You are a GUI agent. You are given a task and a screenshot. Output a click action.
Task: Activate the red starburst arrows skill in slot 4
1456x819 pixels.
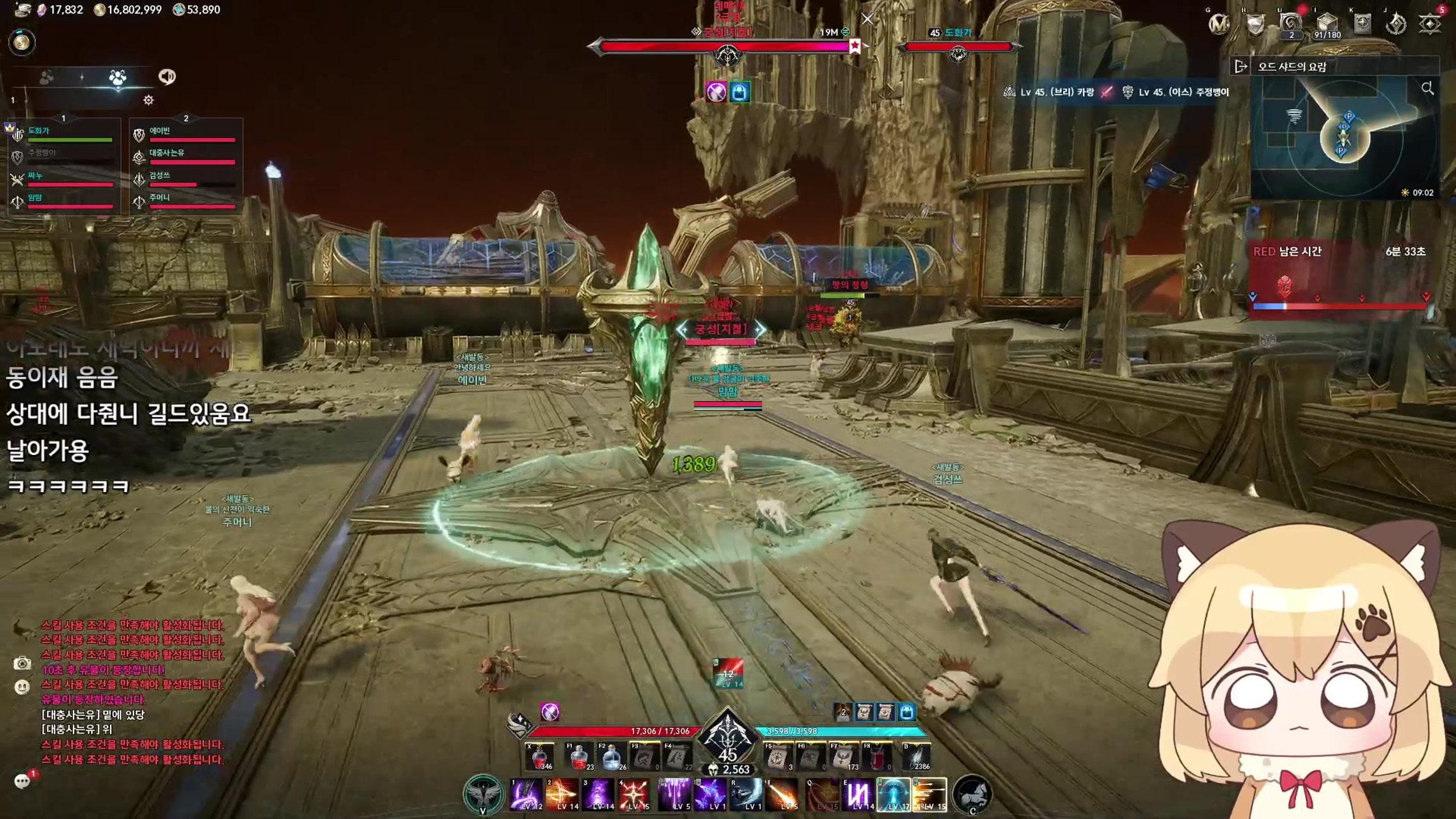[633, 794]
